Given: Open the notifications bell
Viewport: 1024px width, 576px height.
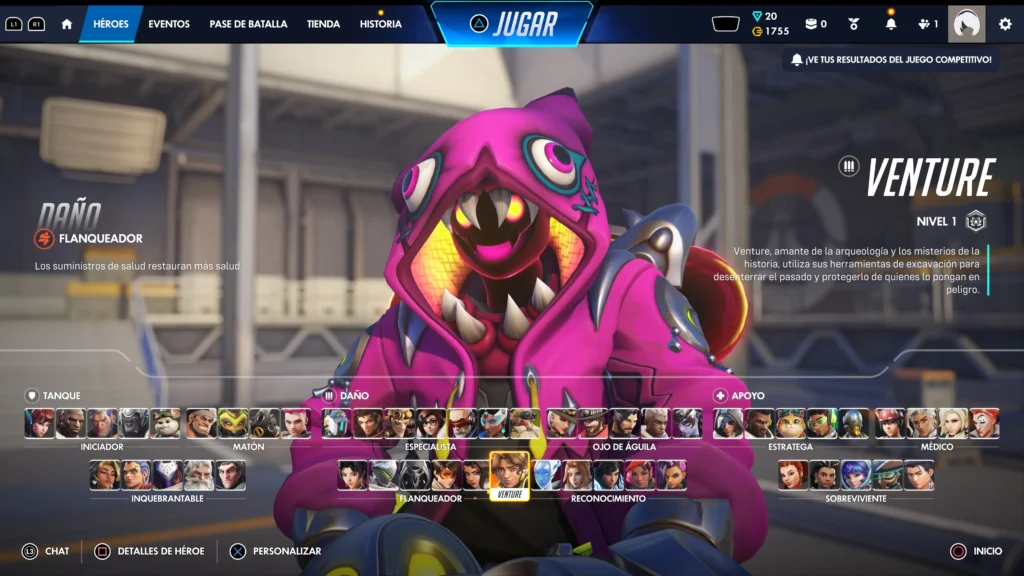Looking at the screenshot, I should tap(891, 24).
